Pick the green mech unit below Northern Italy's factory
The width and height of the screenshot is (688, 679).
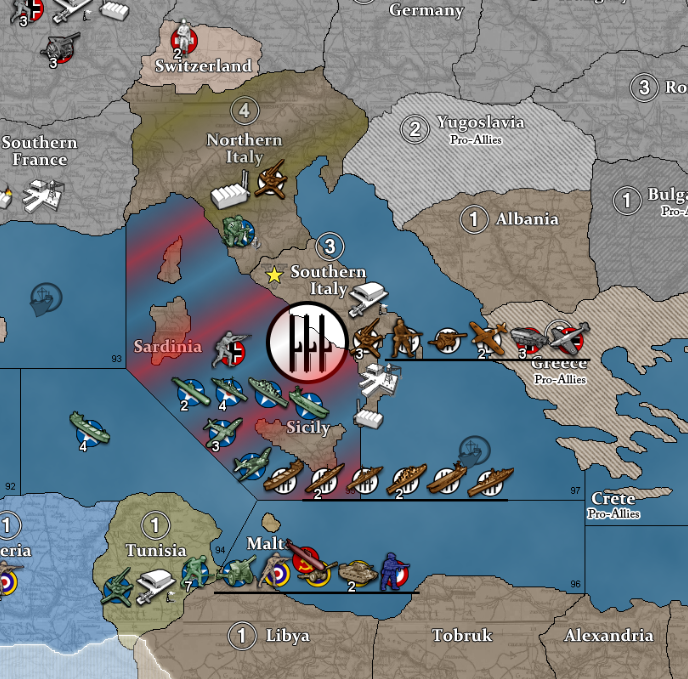238,231
